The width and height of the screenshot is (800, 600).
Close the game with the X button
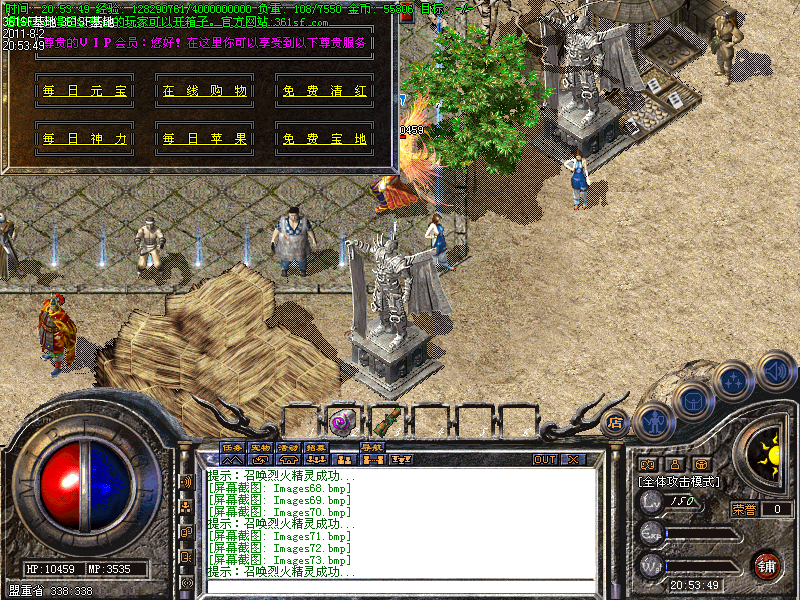coord(574,460)
